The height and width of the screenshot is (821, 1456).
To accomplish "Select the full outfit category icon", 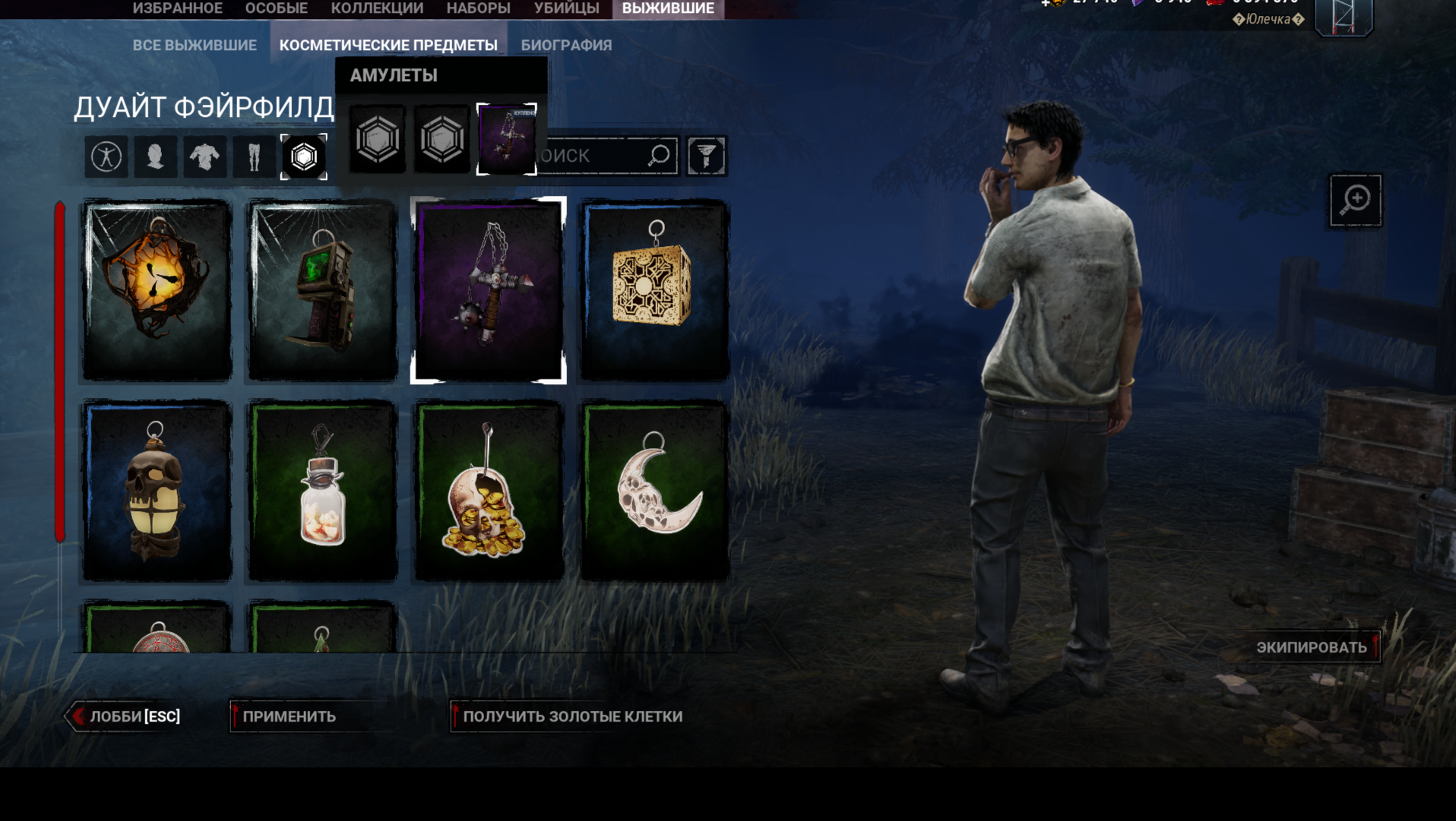I will pyautogui.click(x=106, y=156).
